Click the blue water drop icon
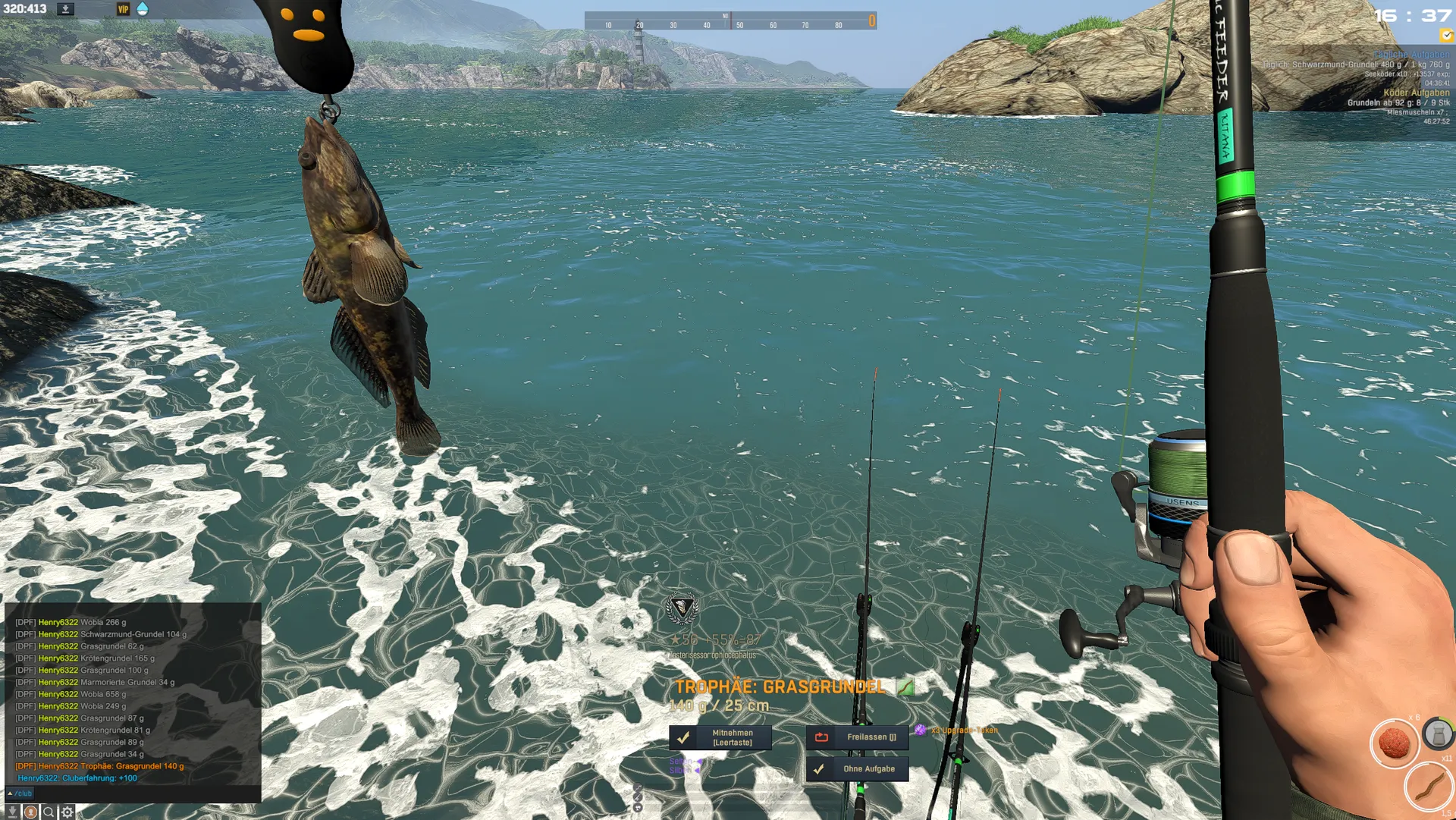The height and width of the screenshot is (820, 1456). tap(143, 9)
